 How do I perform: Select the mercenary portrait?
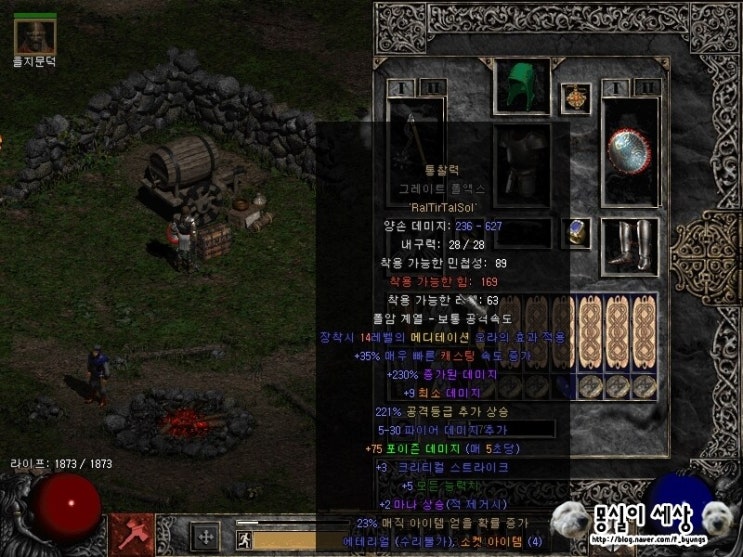click(x=34, y=36)
